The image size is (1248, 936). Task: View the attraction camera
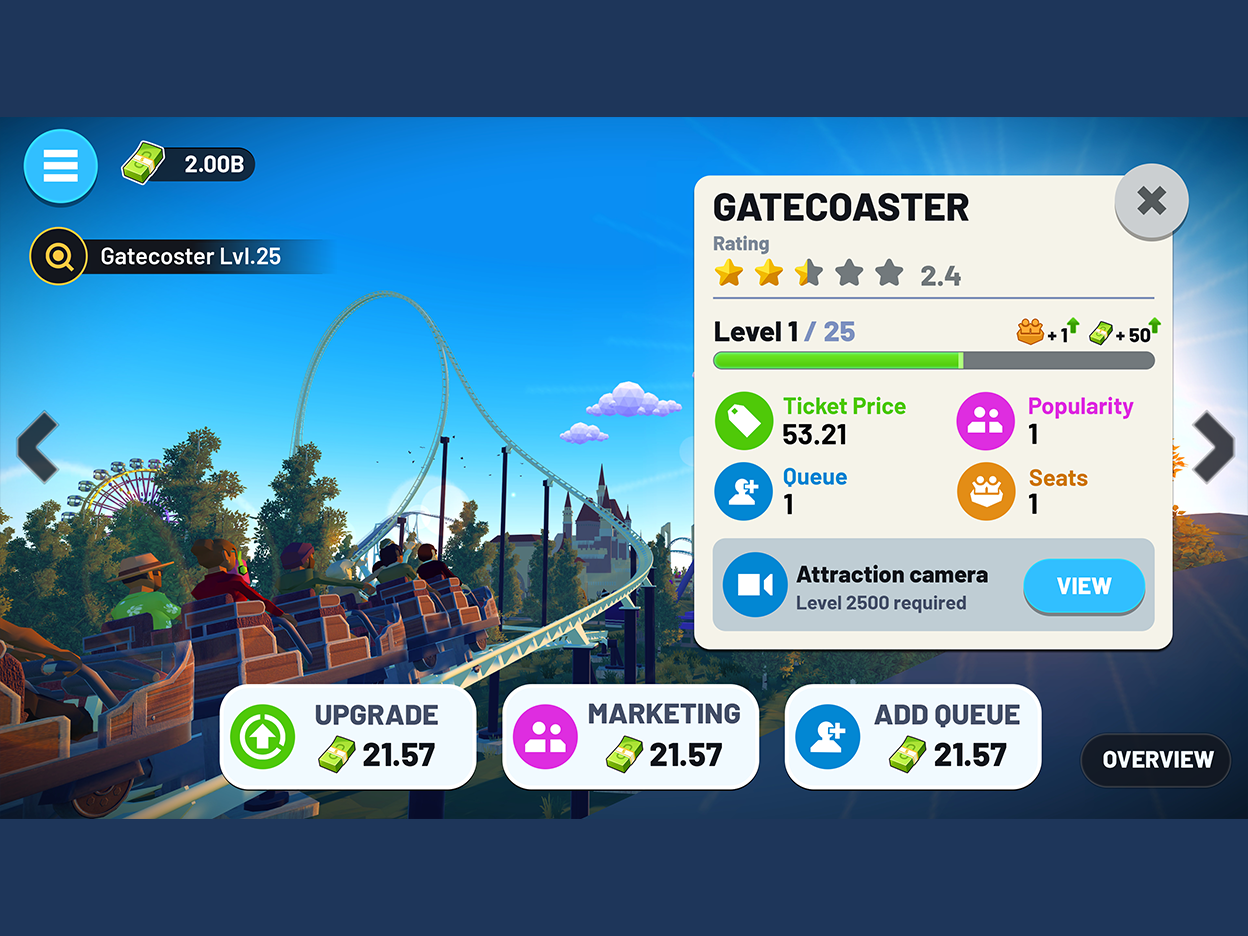tap(1083, 586)
